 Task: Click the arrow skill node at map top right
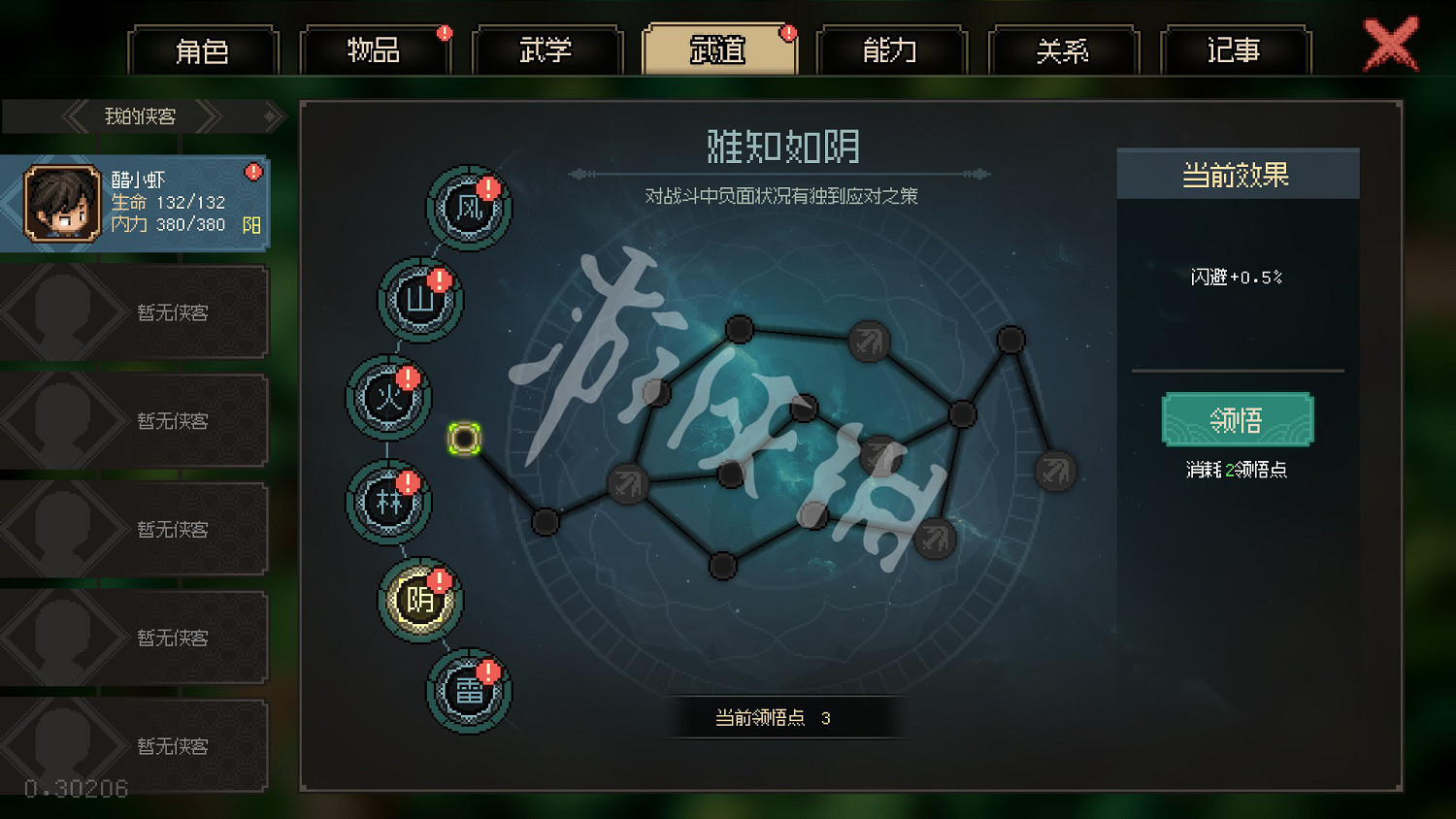[867, 342]
